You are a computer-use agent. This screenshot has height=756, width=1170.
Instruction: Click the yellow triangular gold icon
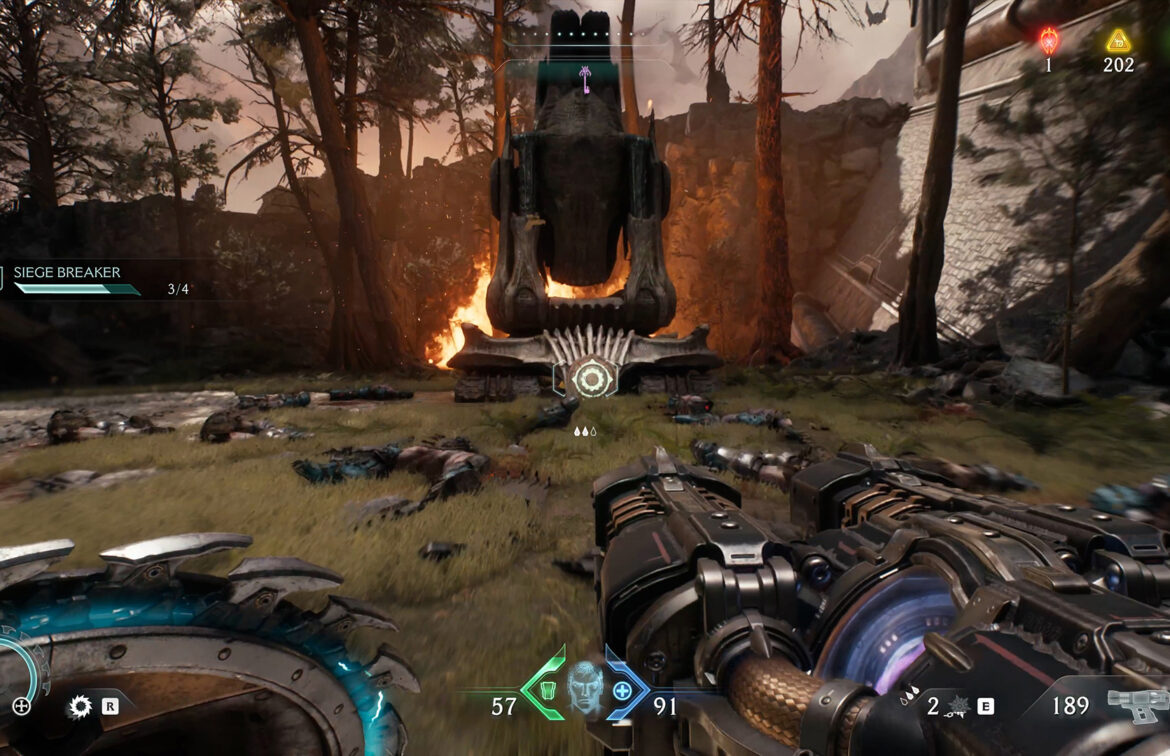tap(1118, 41)
